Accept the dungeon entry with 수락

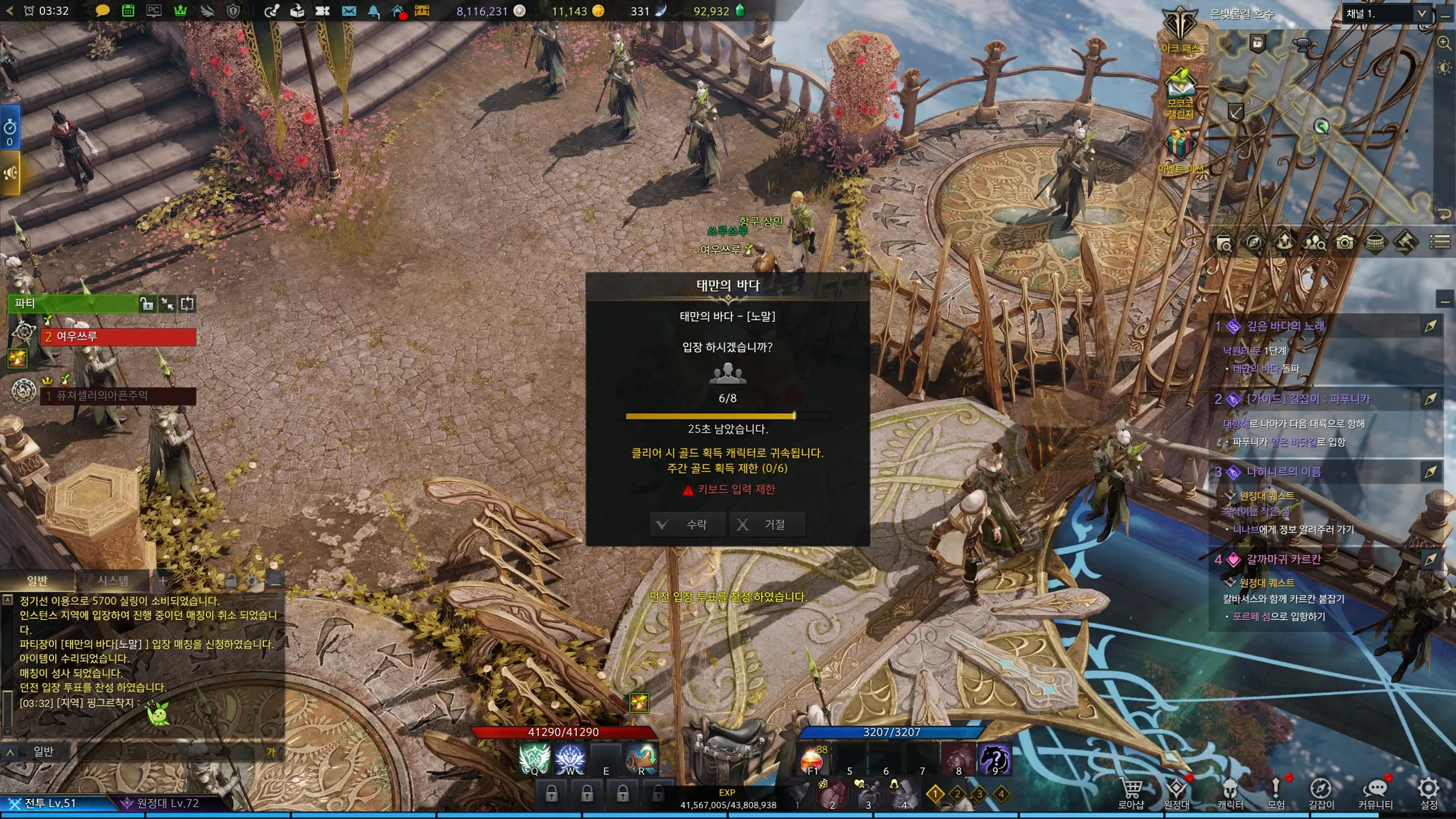tap(687, 525)
